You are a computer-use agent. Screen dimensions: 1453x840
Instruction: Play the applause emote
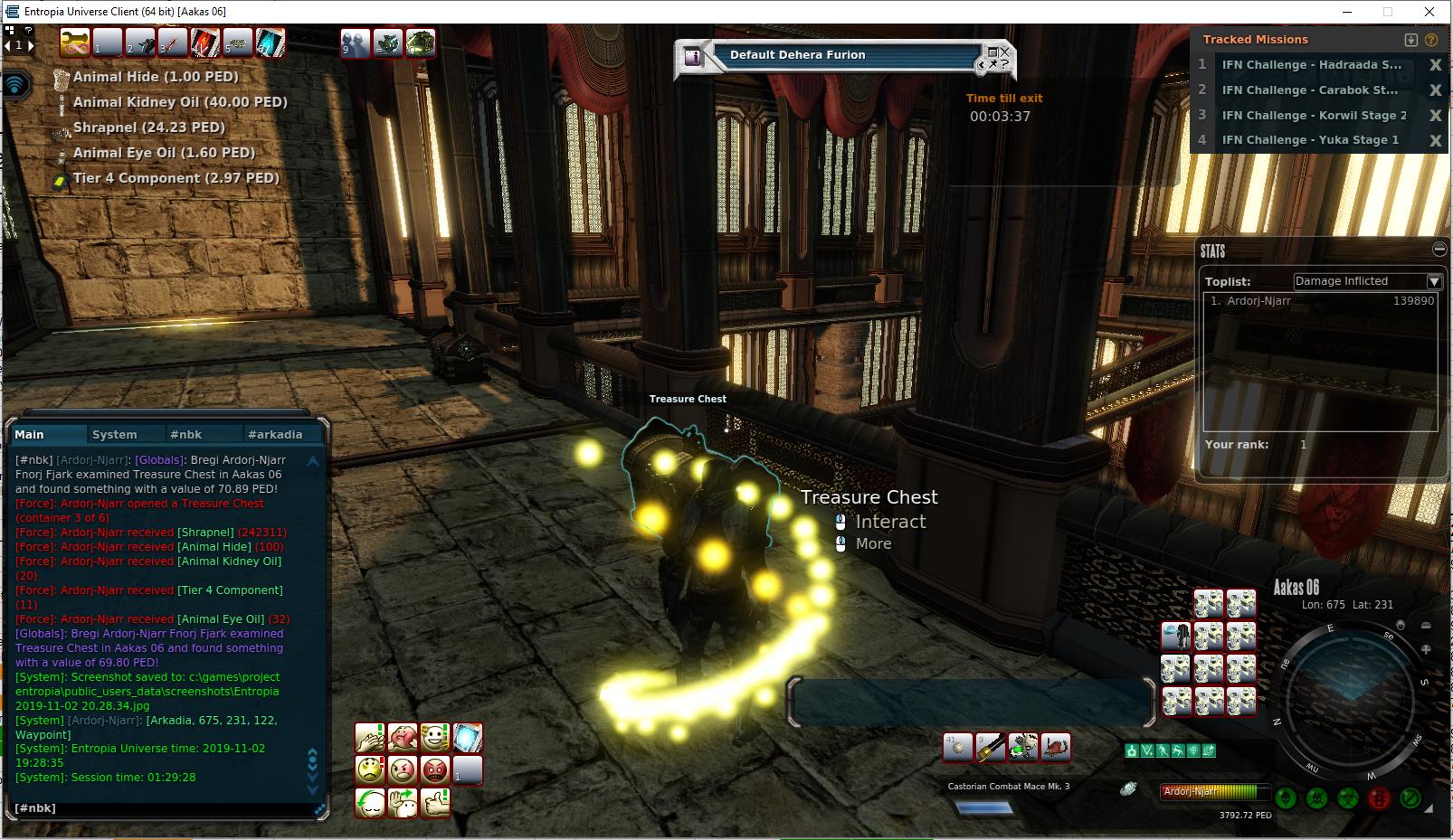pyautogui.click(x=369, y=738)
